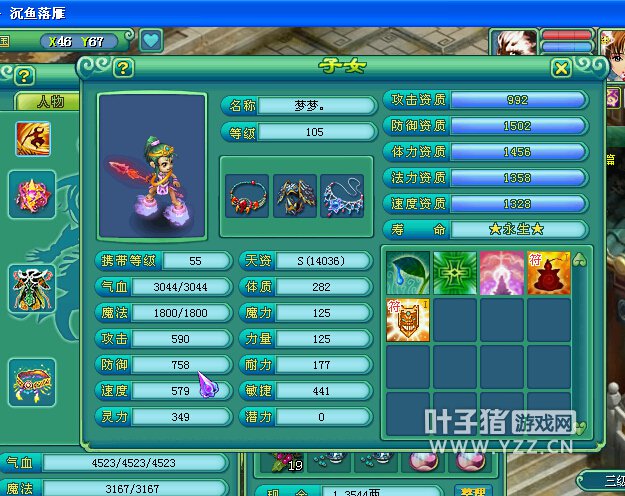Open help on the background character panel
This screenshot has width=625, height=496.
pos(24,76)
